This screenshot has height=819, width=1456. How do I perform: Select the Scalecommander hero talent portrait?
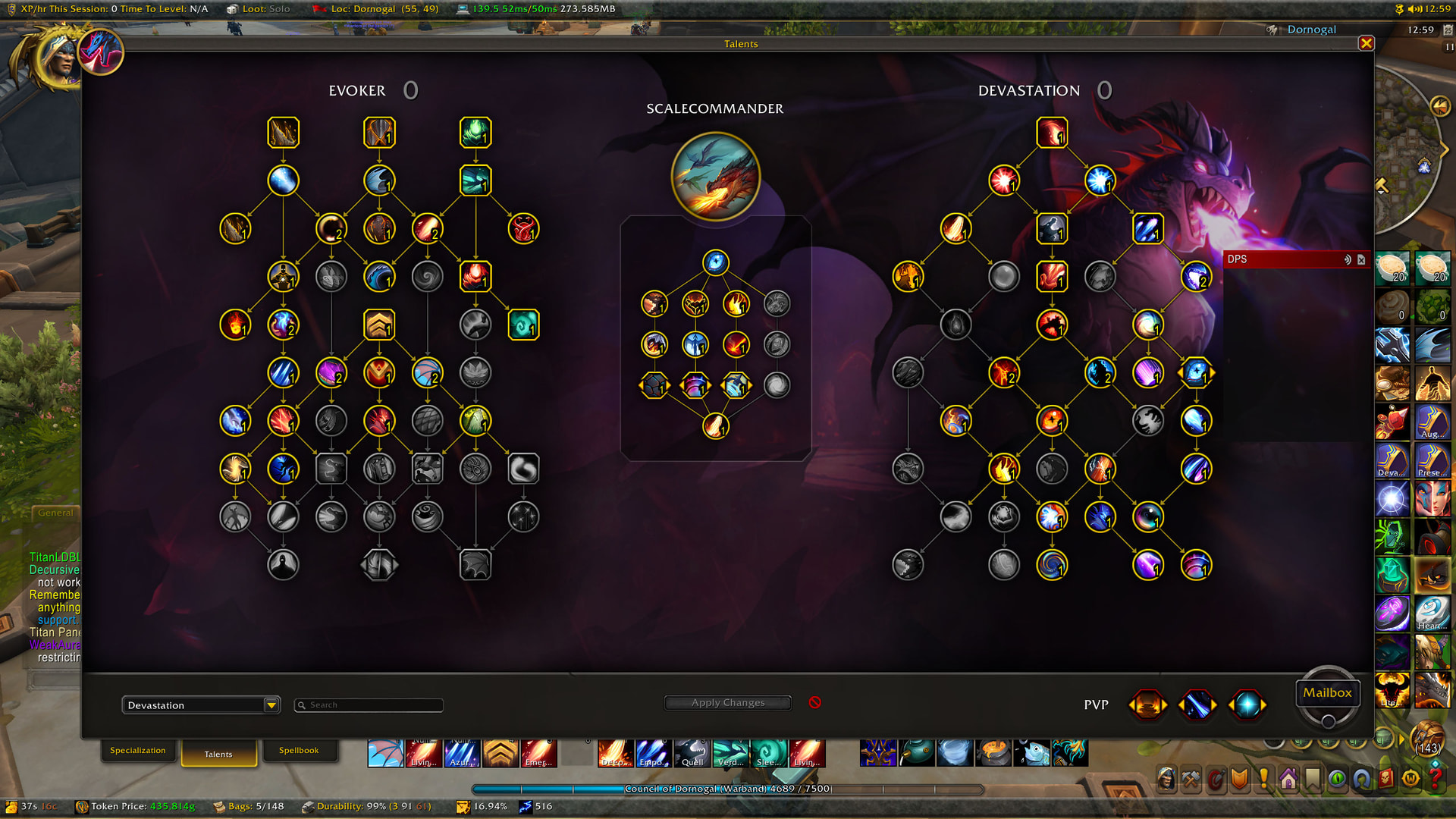715,177
